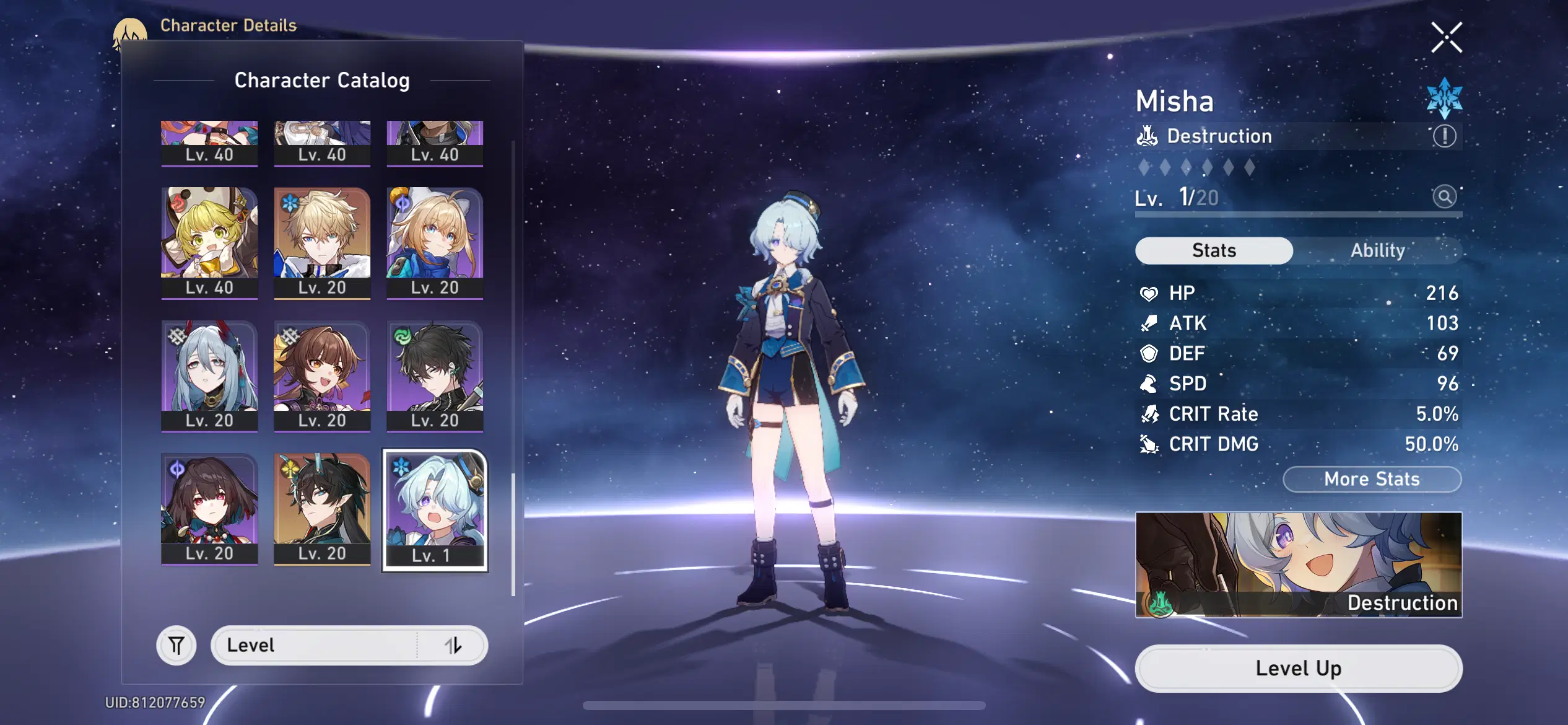The width and height of the screenshot is (1568, 725).
Task: Open the Level sorting dropdown
Action: pos(349,645)
